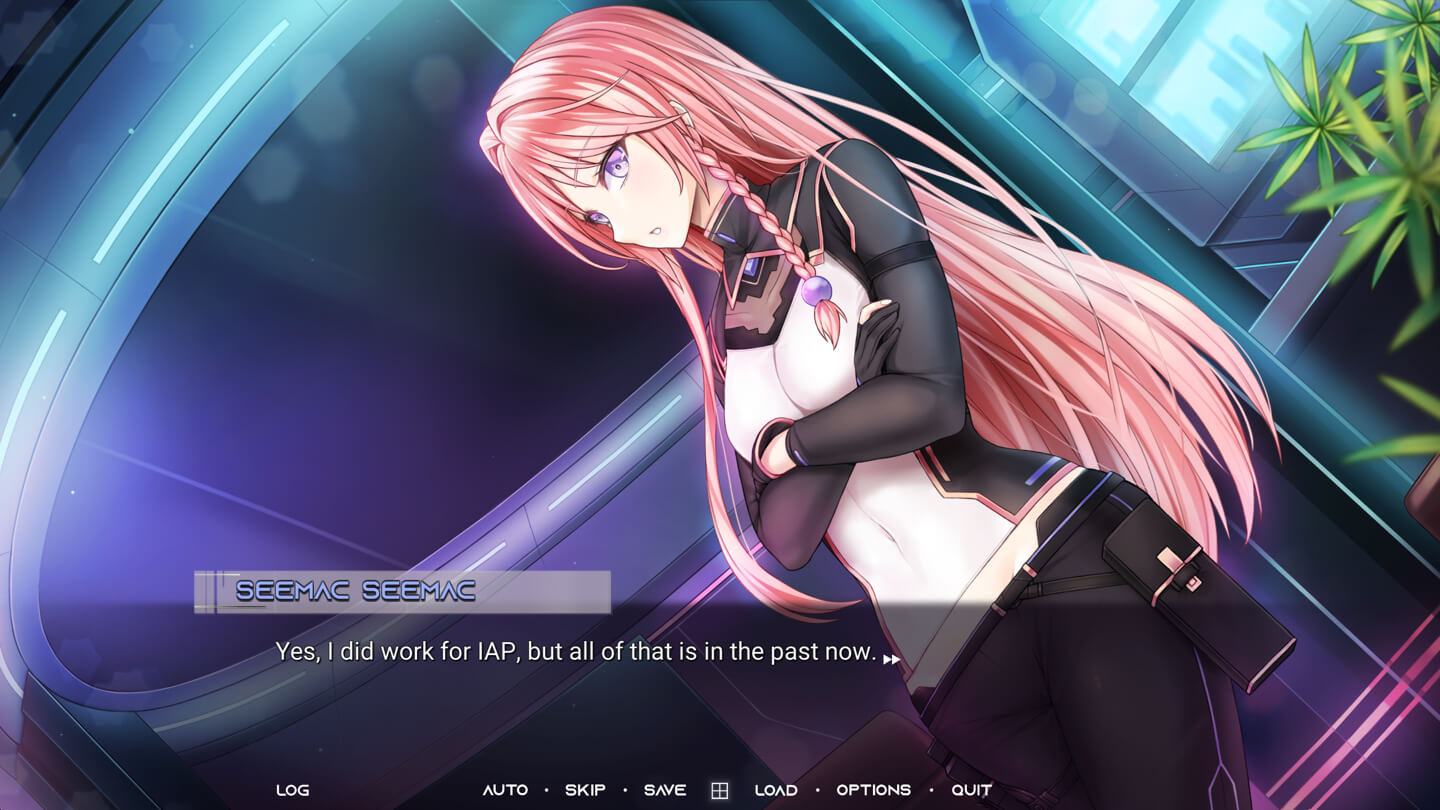Quit the game
1440x810 pixels.
click(972, 790)
